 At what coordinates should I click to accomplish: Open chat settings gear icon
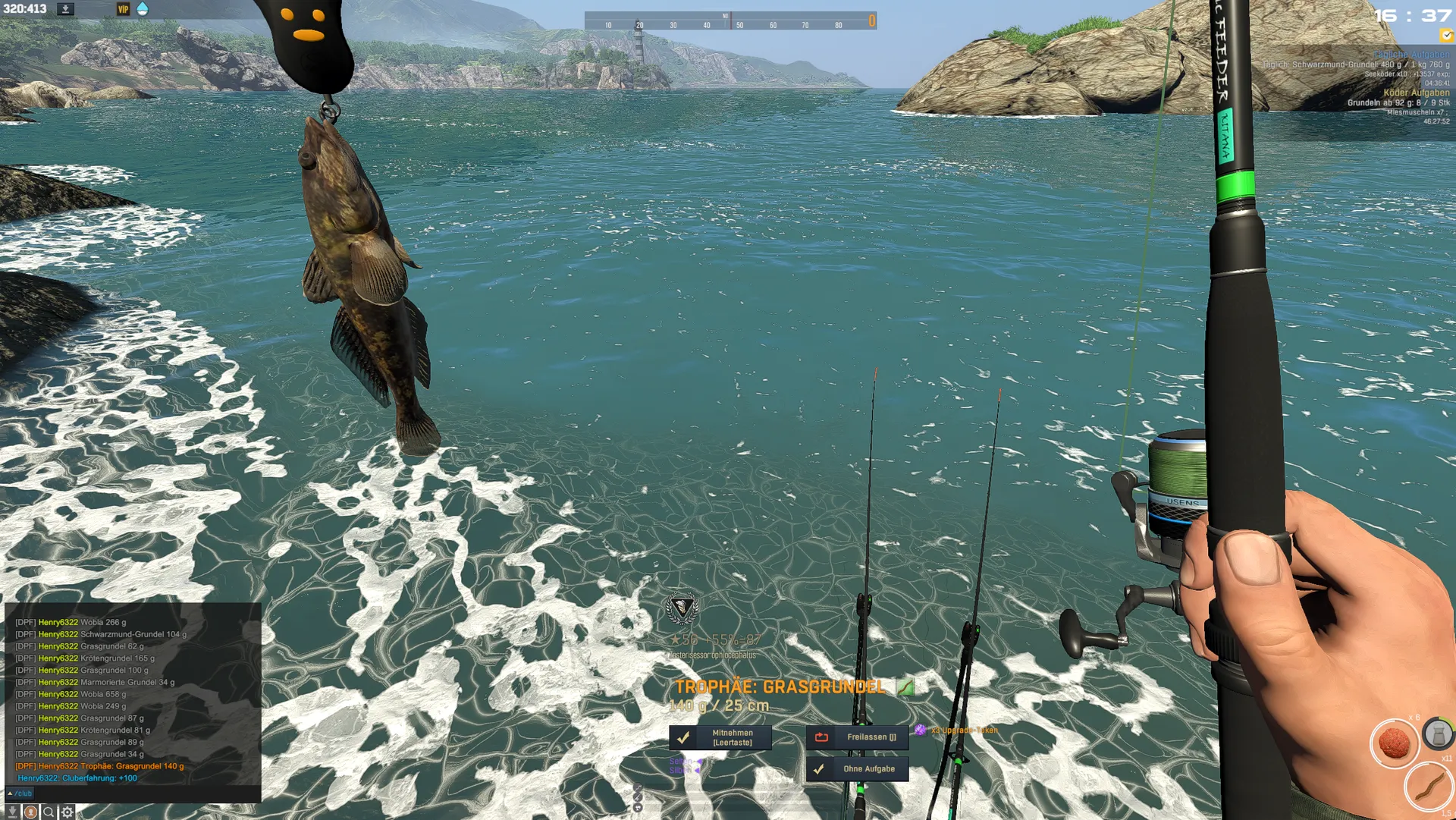pos(67,812)
